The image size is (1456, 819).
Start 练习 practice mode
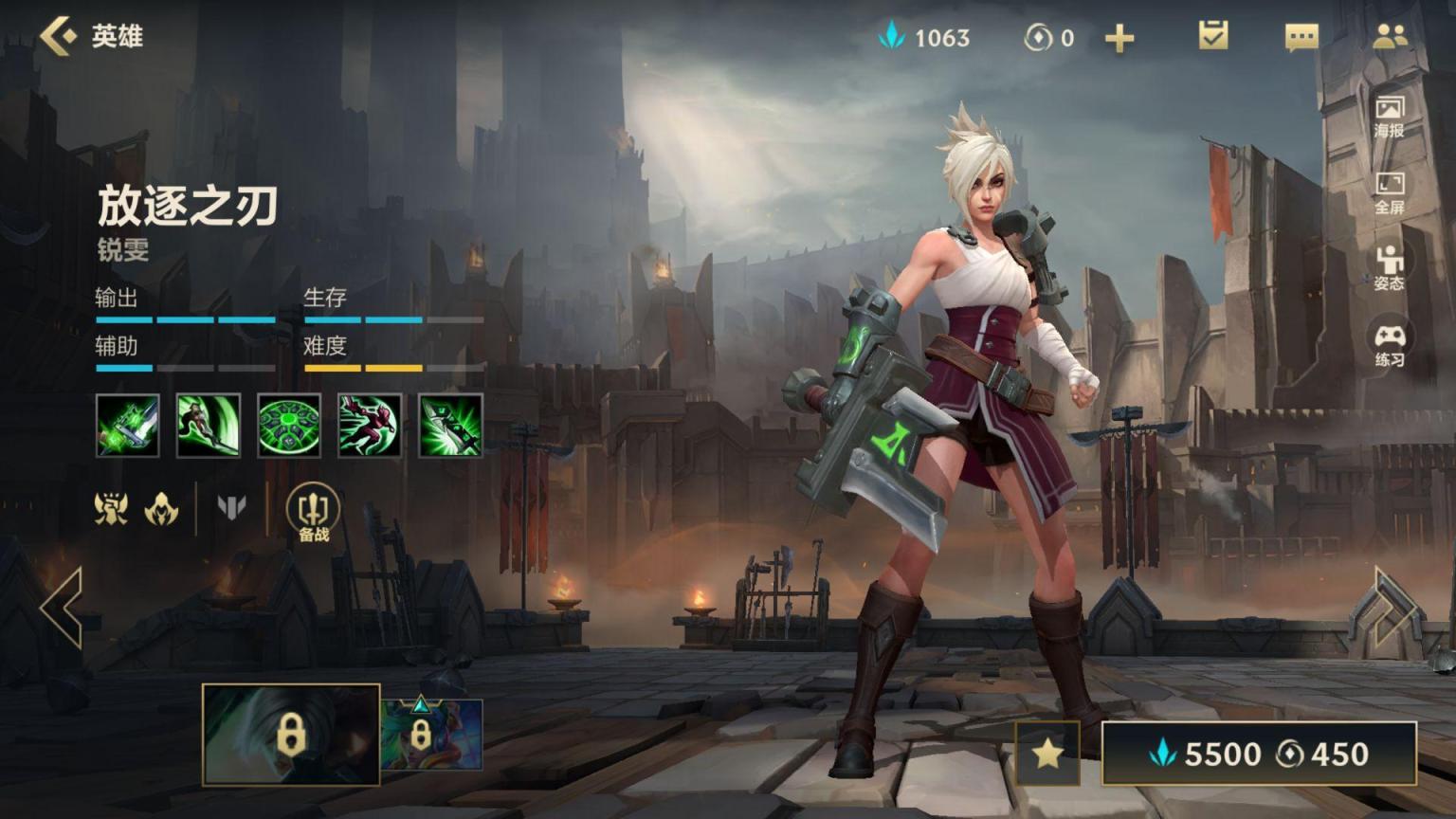[1389, 345]
